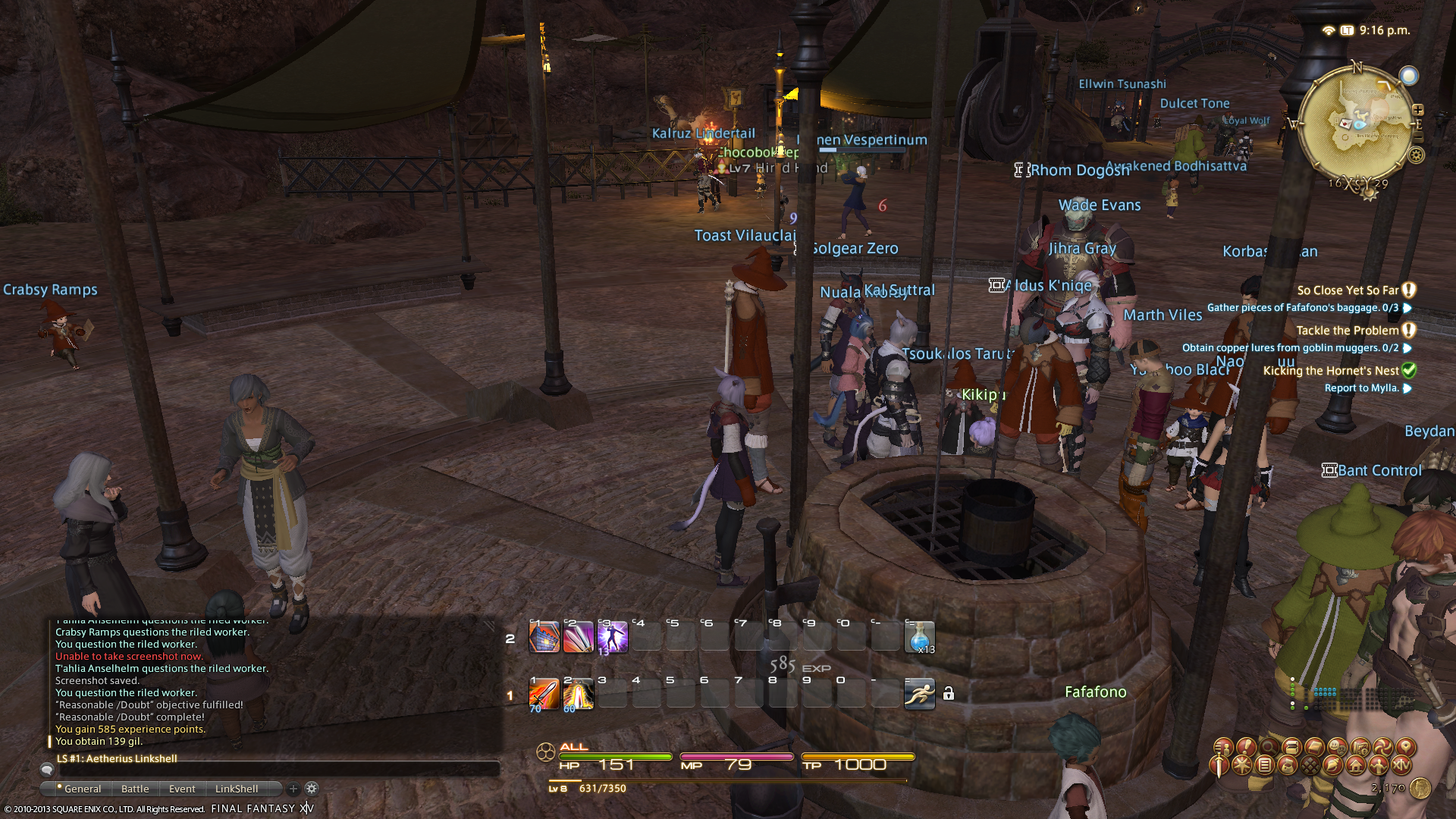Open the minimap settings gear
The image size is (1456, 819).
(1416, 155)
